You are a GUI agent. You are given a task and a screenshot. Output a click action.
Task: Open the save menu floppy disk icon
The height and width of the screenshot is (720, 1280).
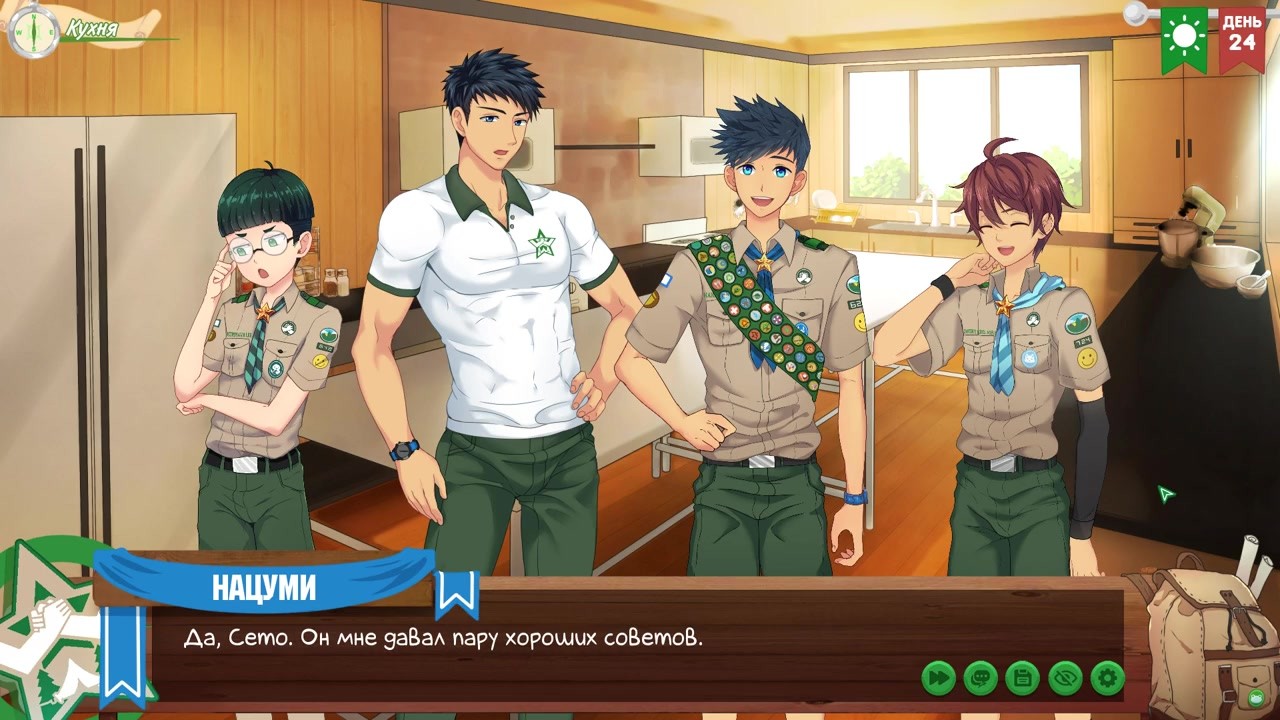point(1022,678)
